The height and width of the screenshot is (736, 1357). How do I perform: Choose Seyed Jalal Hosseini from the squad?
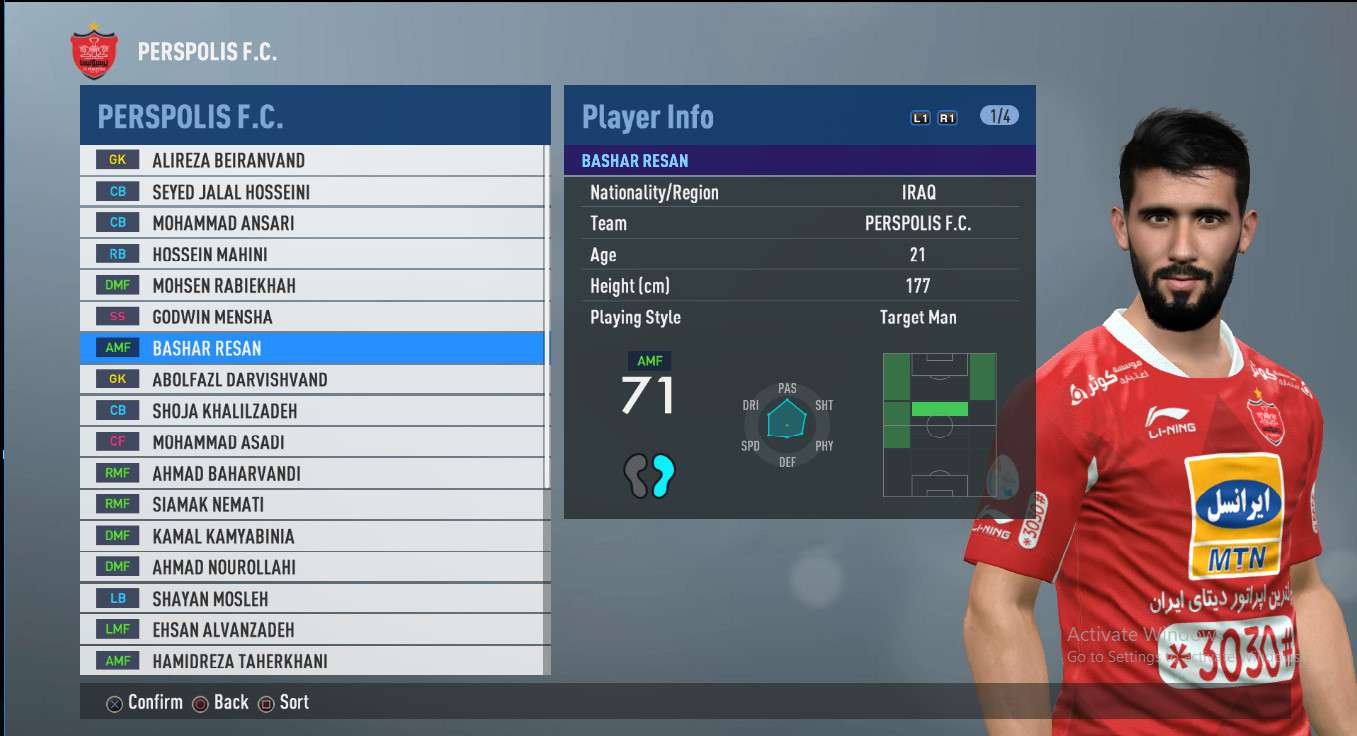(231, 192)
